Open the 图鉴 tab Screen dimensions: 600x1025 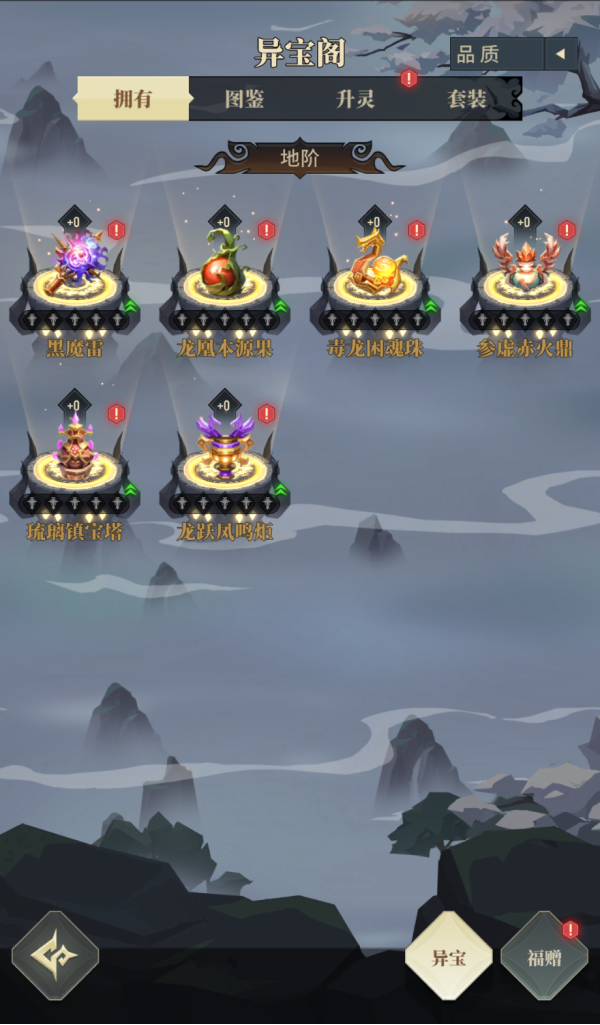pos(244,99)
